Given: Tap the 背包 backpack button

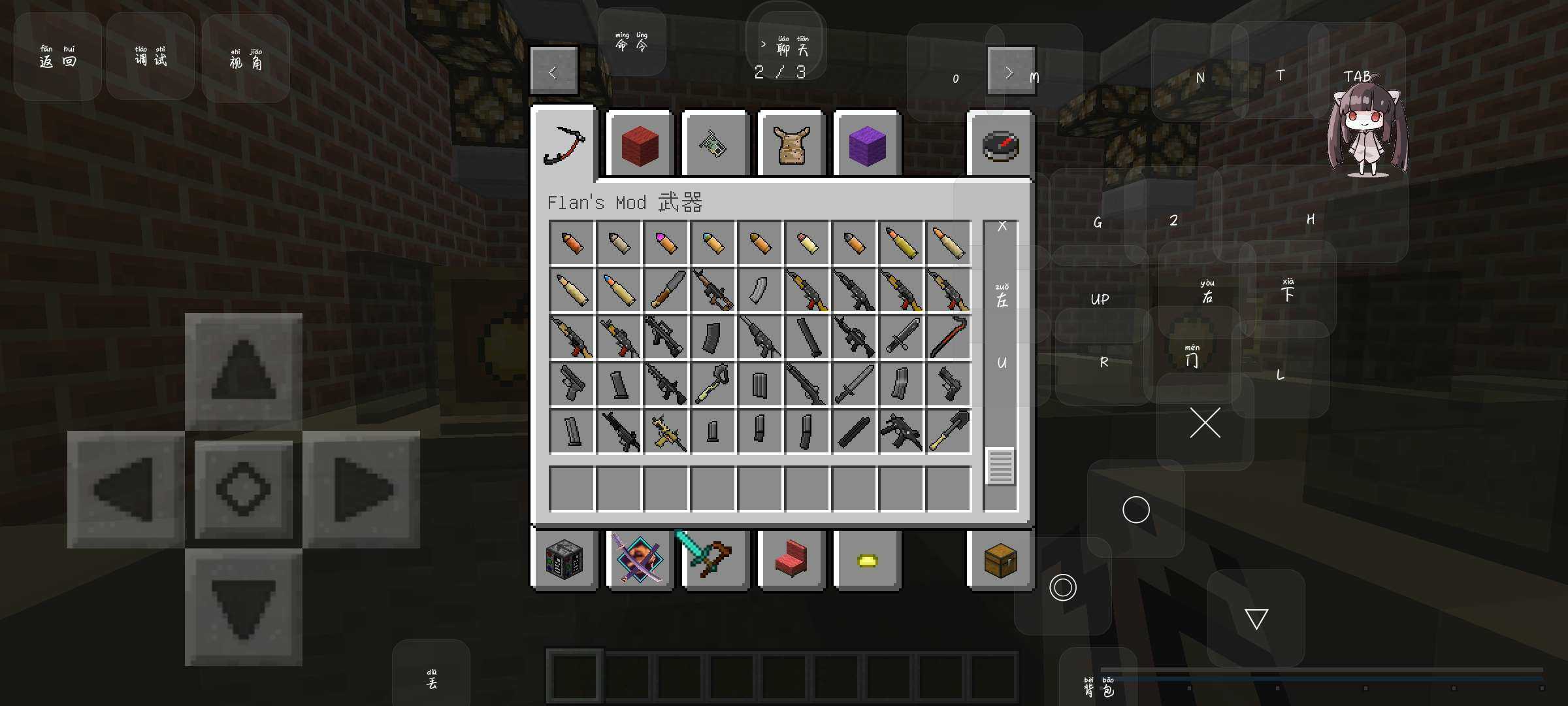Looking at the screenshot, I should tap(1099, 687).
